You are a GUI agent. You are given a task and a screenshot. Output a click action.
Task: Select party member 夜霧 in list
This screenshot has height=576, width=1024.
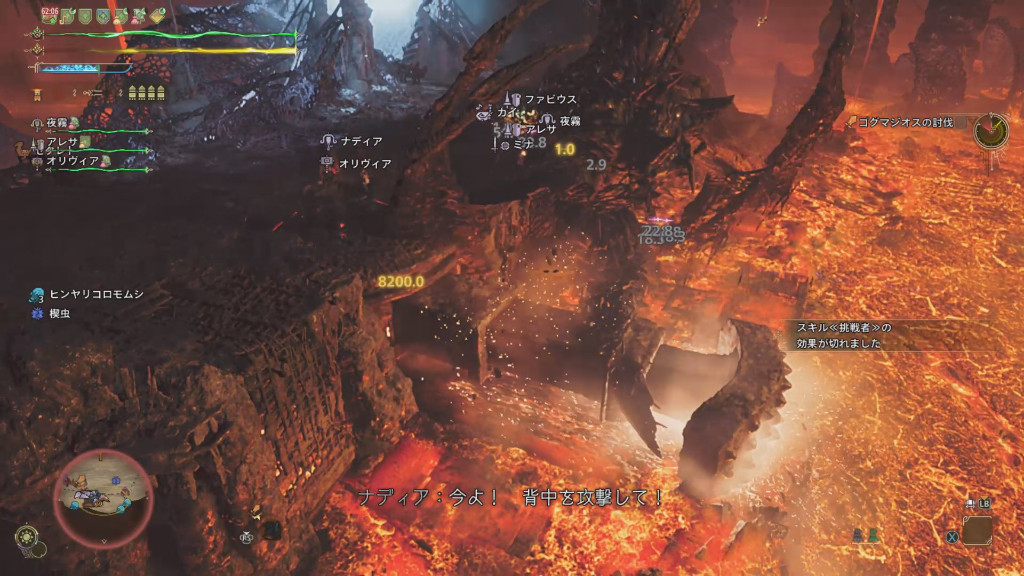[59, 123]
